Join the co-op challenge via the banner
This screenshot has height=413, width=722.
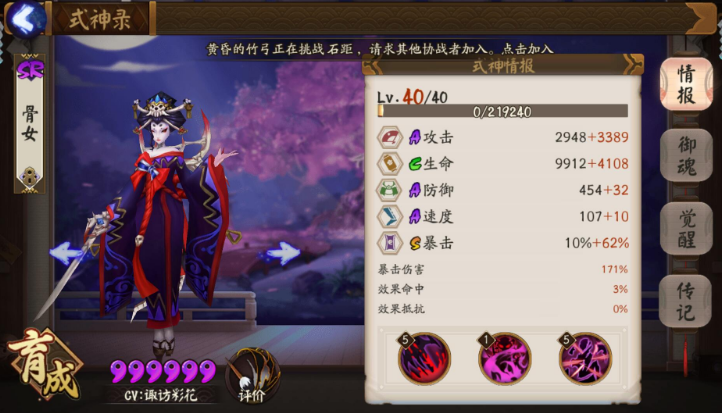tap(380, 48)
